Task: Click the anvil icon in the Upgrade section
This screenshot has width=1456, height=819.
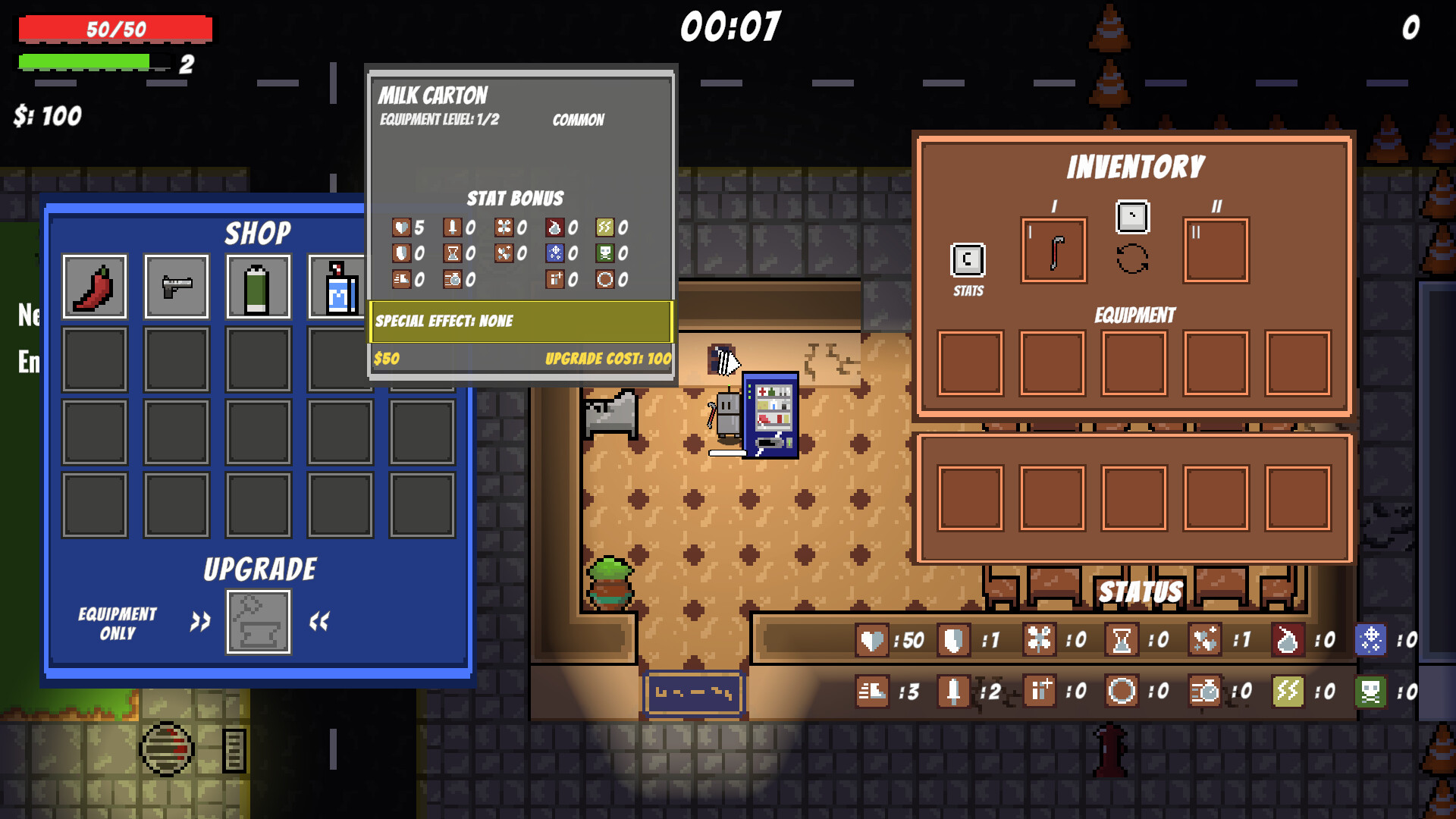Action: tap(258, 620)
